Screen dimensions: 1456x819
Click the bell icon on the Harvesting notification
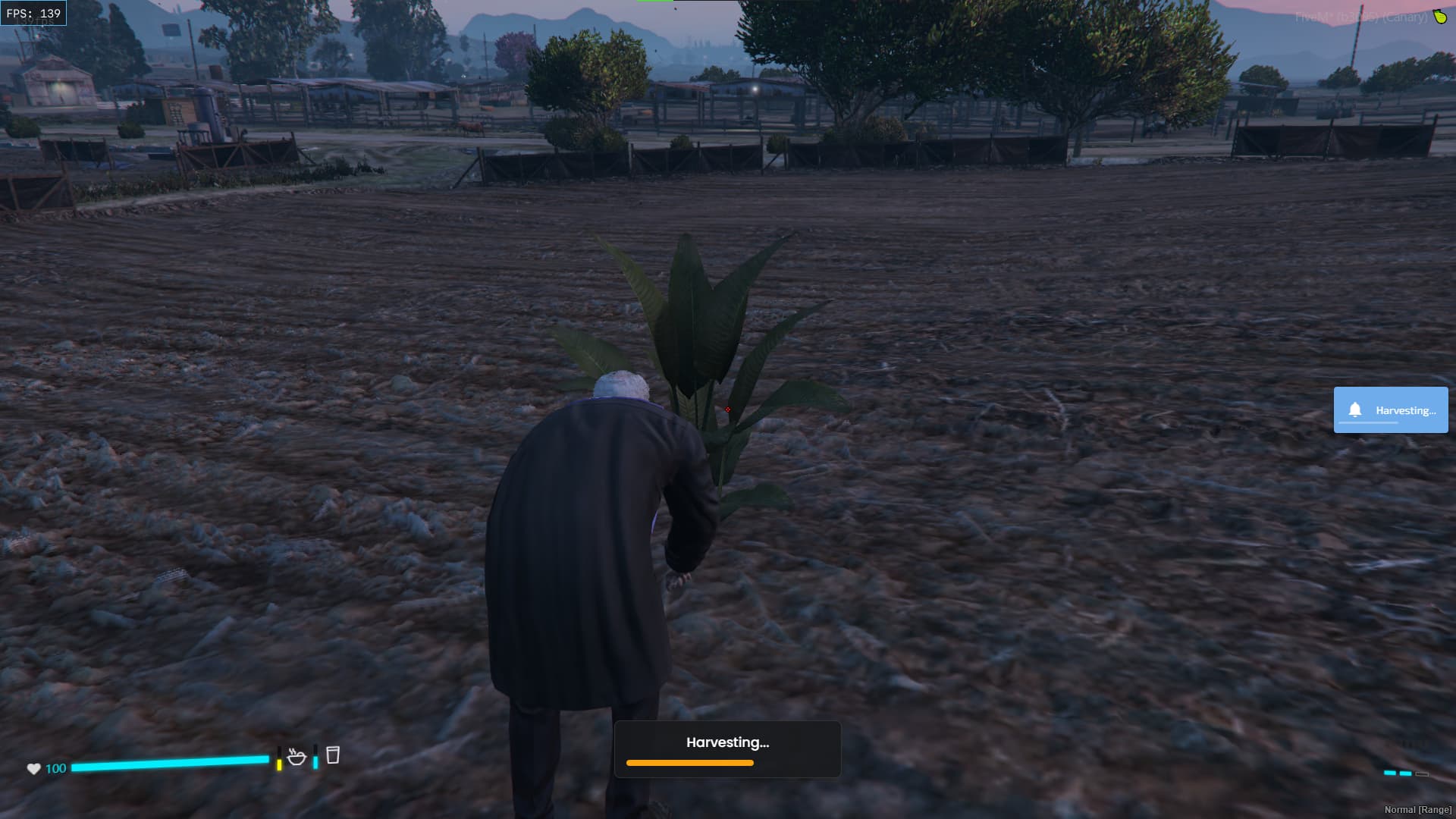click(x=1357, y=409)
